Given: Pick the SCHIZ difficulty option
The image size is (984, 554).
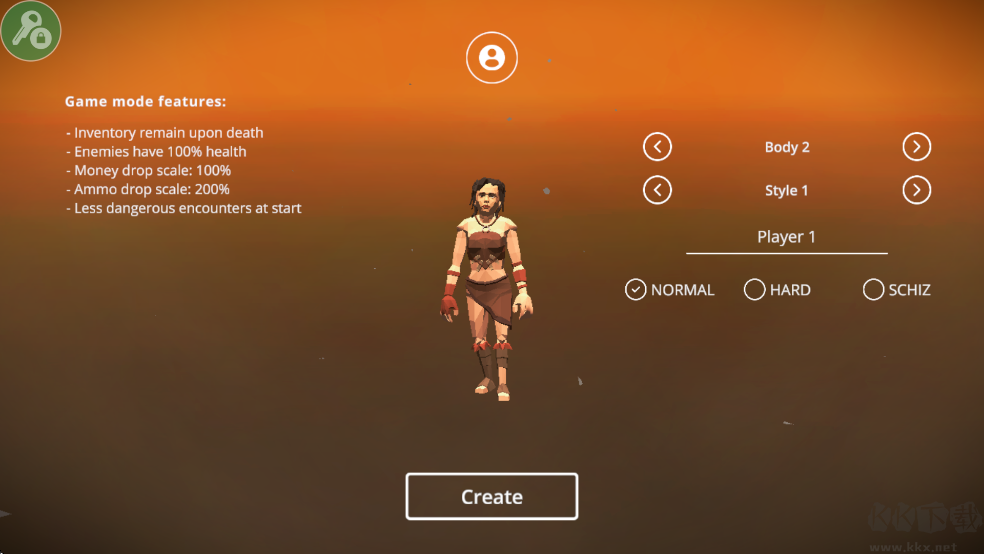Looking at the screenshot, I should 874,290.
